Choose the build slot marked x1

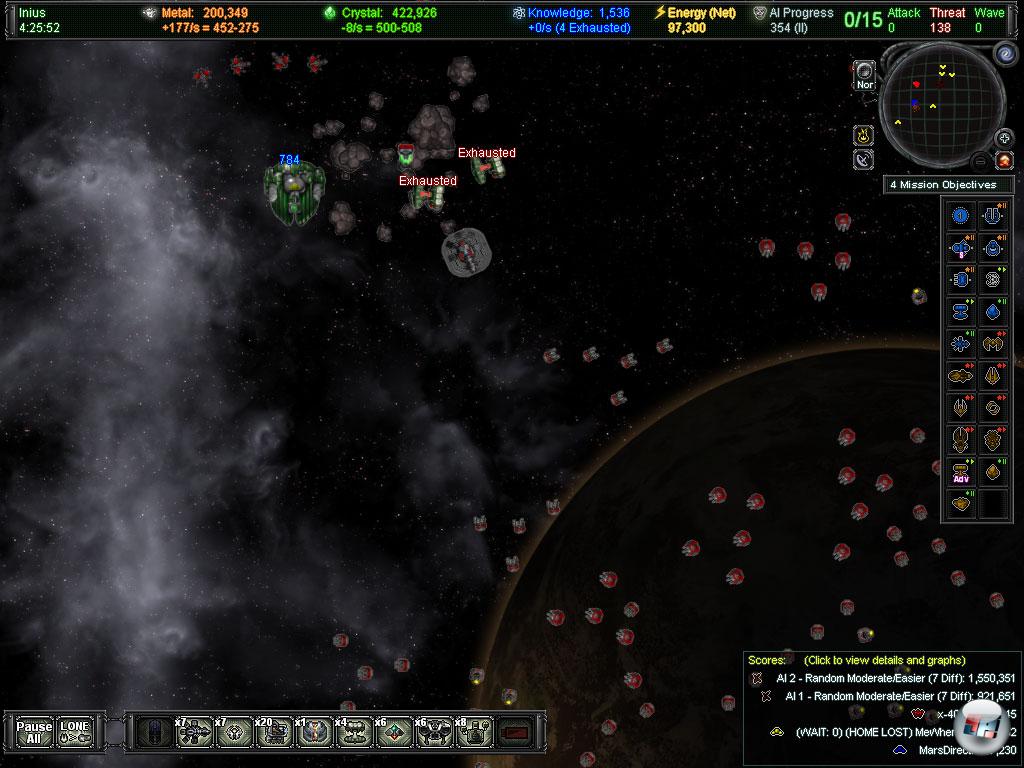[311, 733]
